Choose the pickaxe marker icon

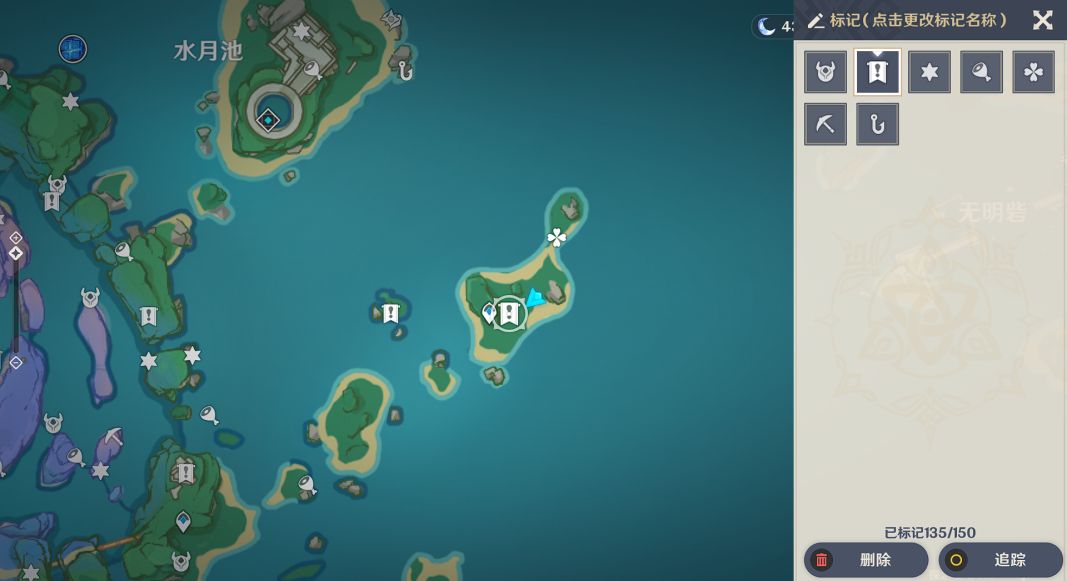click(826, 124)
